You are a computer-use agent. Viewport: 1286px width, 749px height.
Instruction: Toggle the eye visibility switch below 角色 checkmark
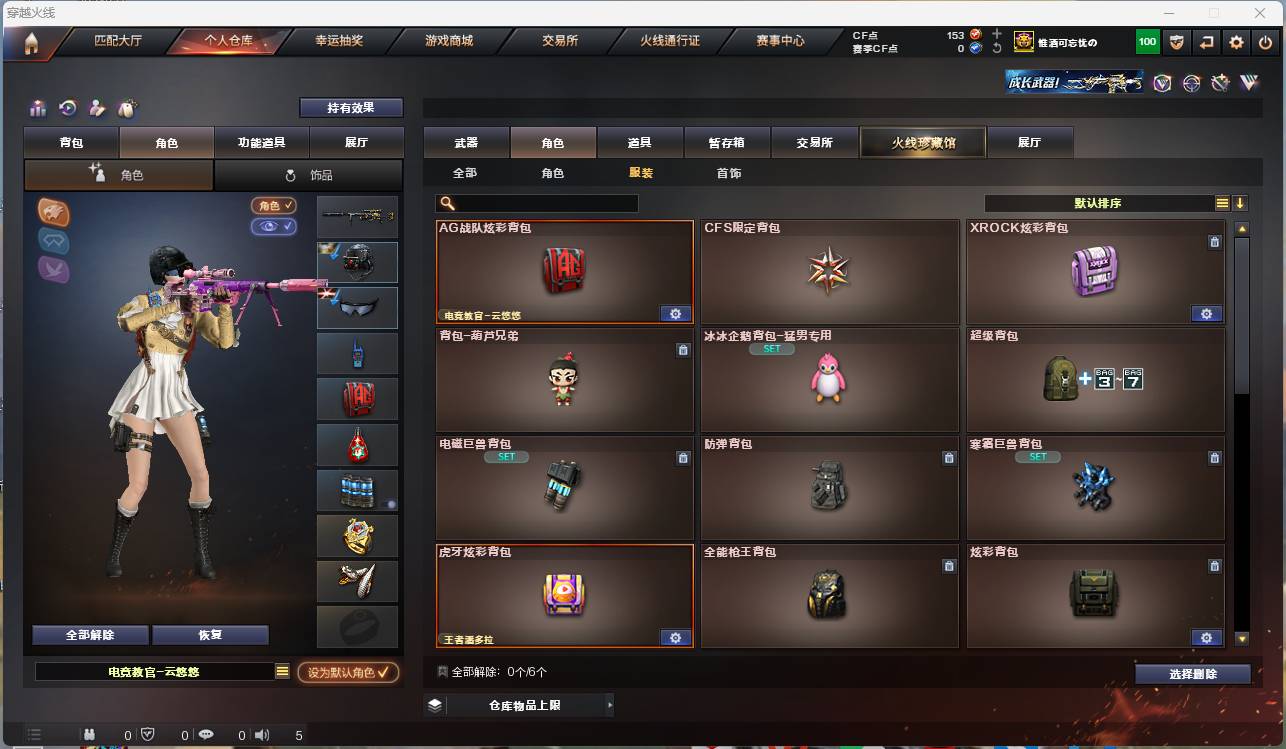[273, 228]
